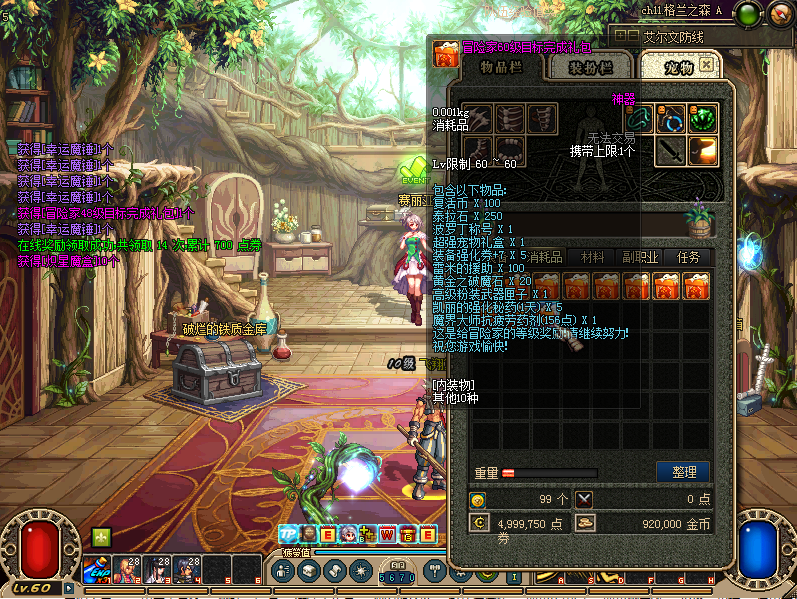
Task: Click the TP icon on the bar
Action: pyautogui.click(x=287, y=534)
